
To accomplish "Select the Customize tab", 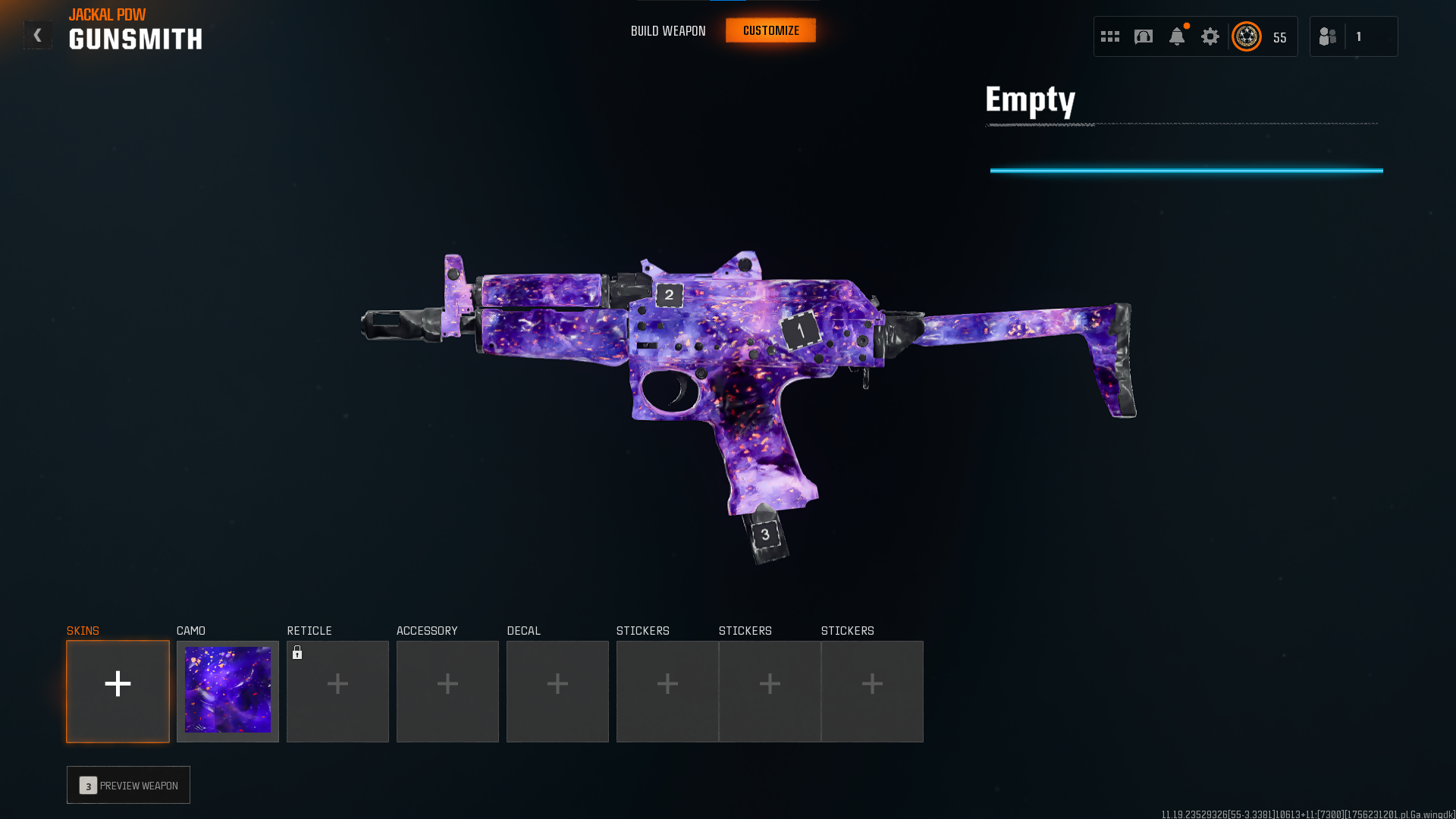I will tap(770, 31).
